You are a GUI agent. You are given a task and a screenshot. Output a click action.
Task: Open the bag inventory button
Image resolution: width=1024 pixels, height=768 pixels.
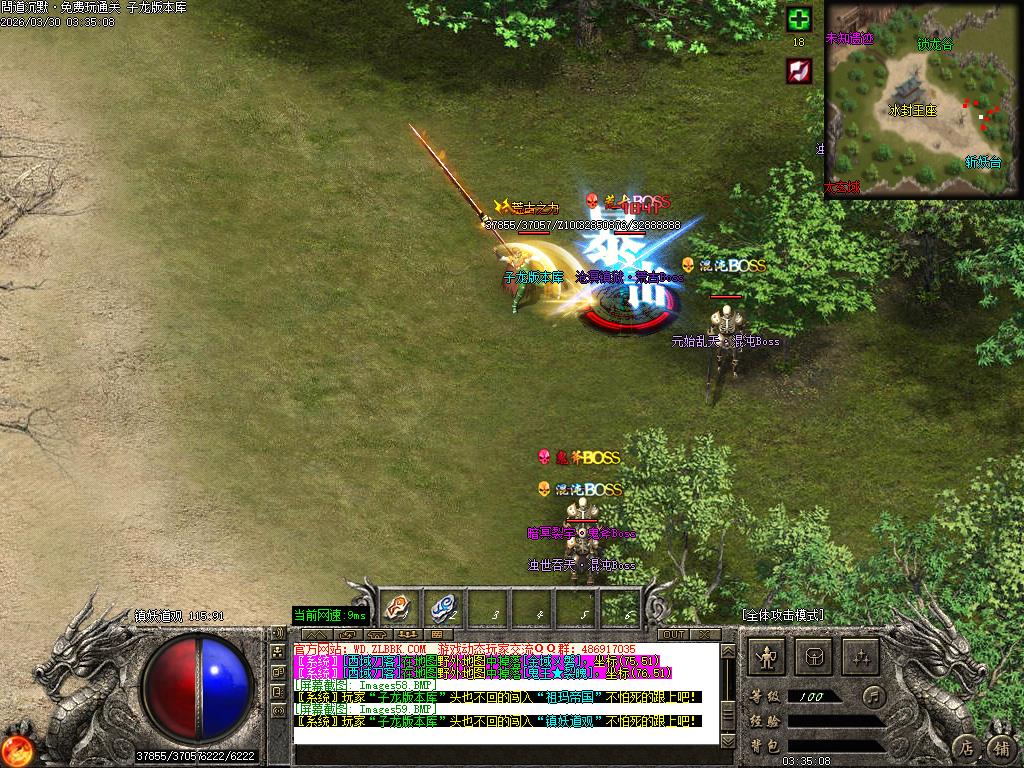(813, 657)
